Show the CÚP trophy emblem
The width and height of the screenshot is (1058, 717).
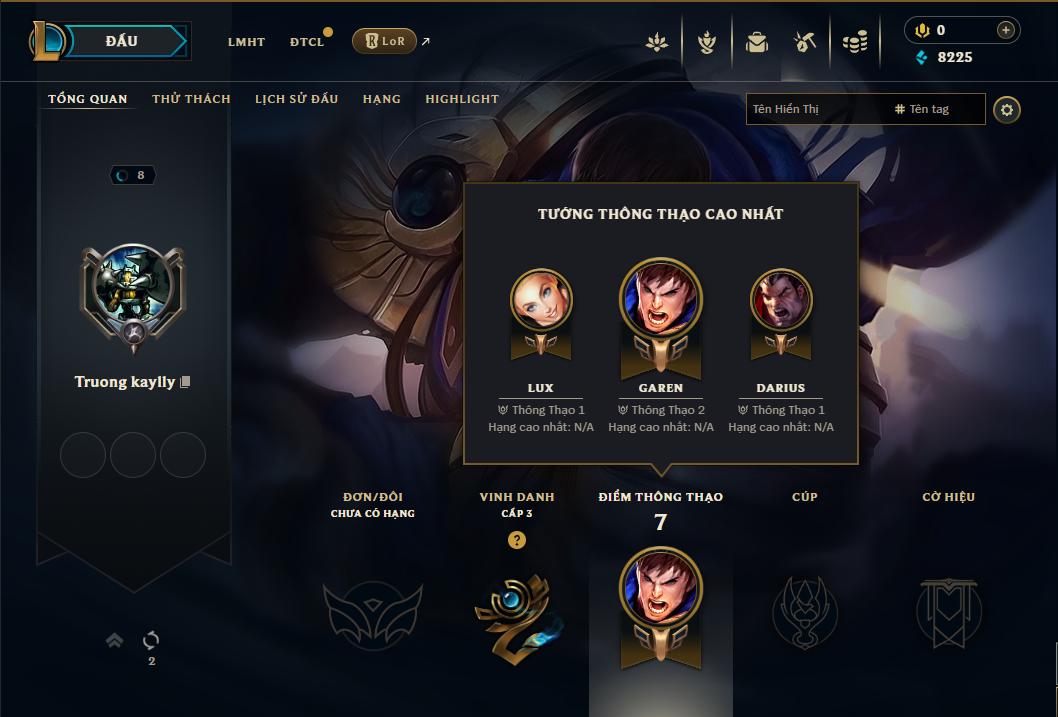(x=805, y=611)
